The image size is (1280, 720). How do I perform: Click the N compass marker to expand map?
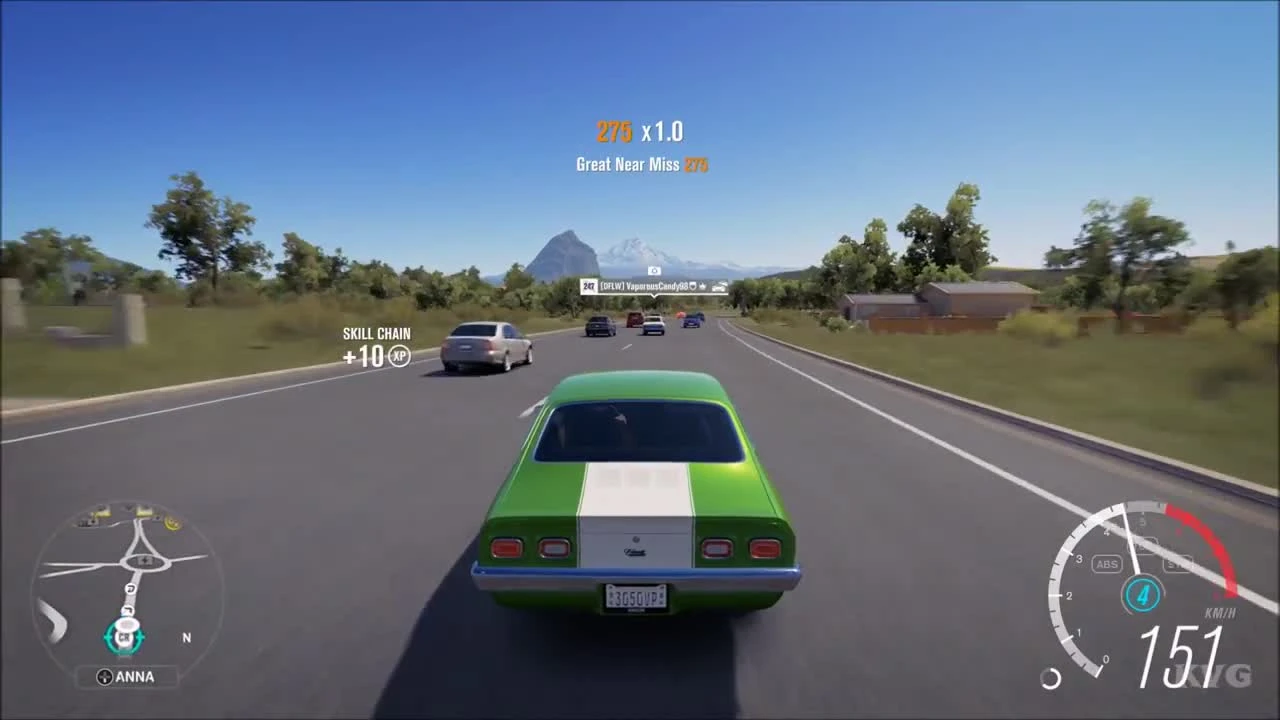[x=187, y=637]
